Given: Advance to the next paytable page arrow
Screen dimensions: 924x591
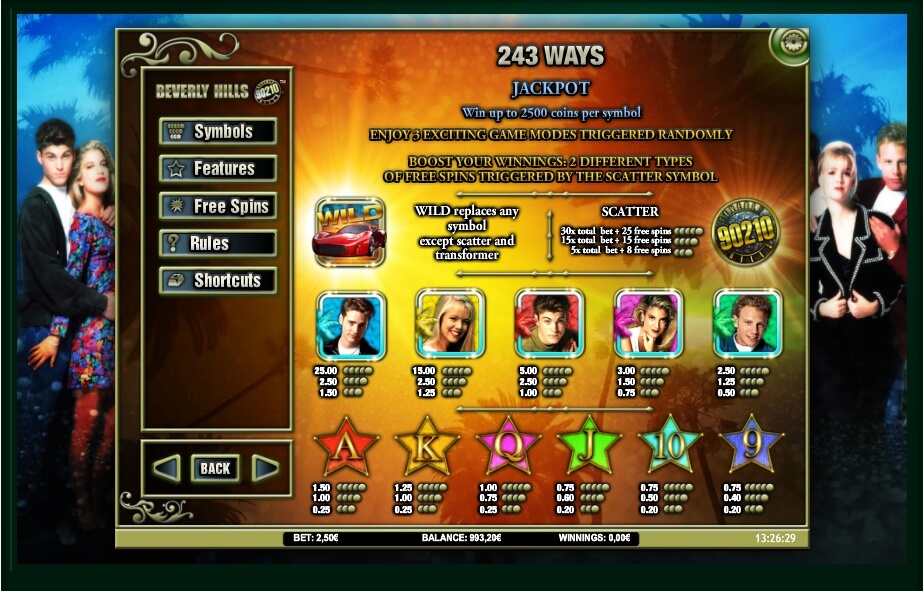Looking at the screenshot, I should [265, 468].
